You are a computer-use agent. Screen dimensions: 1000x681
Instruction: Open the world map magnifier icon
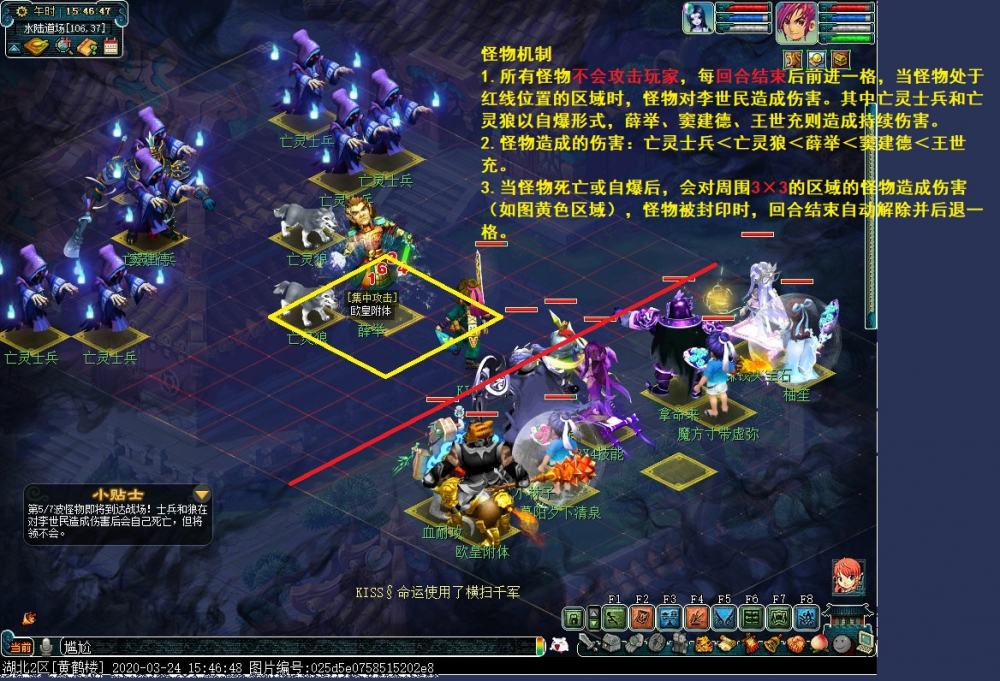pyautogui.click(x=64, y=45)
